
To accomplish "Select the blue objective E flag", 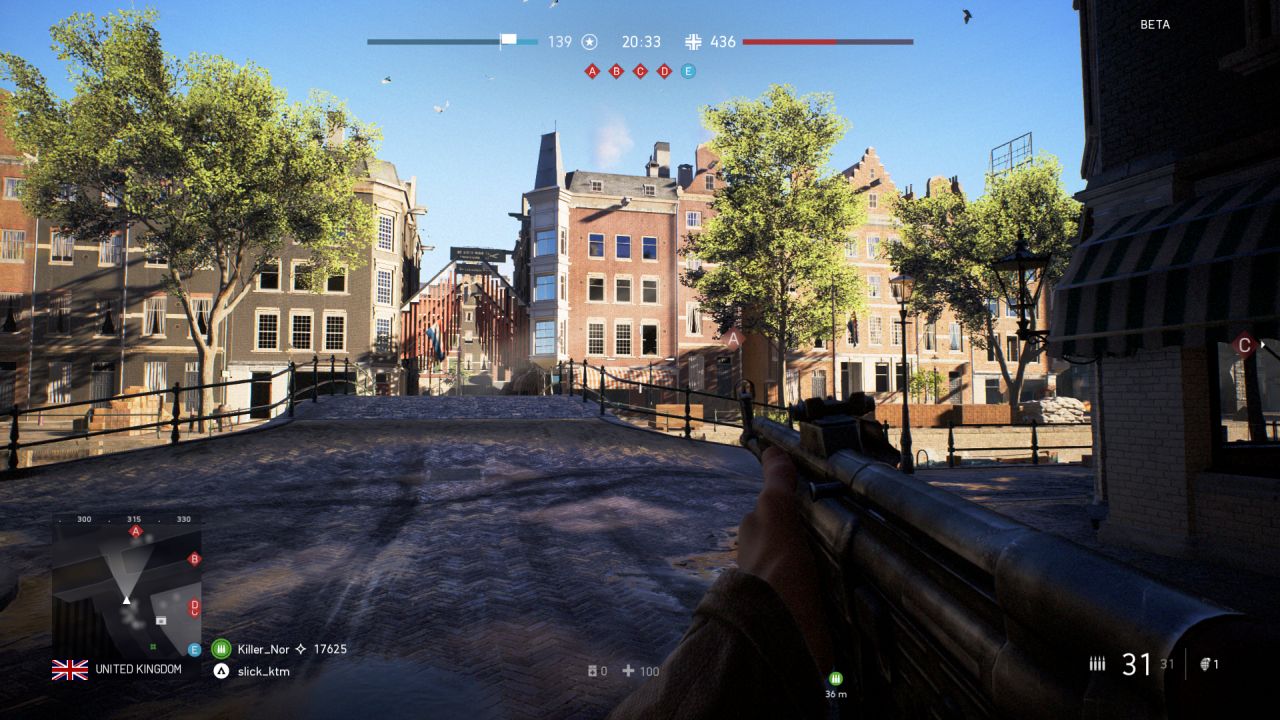I will [688, 71].
